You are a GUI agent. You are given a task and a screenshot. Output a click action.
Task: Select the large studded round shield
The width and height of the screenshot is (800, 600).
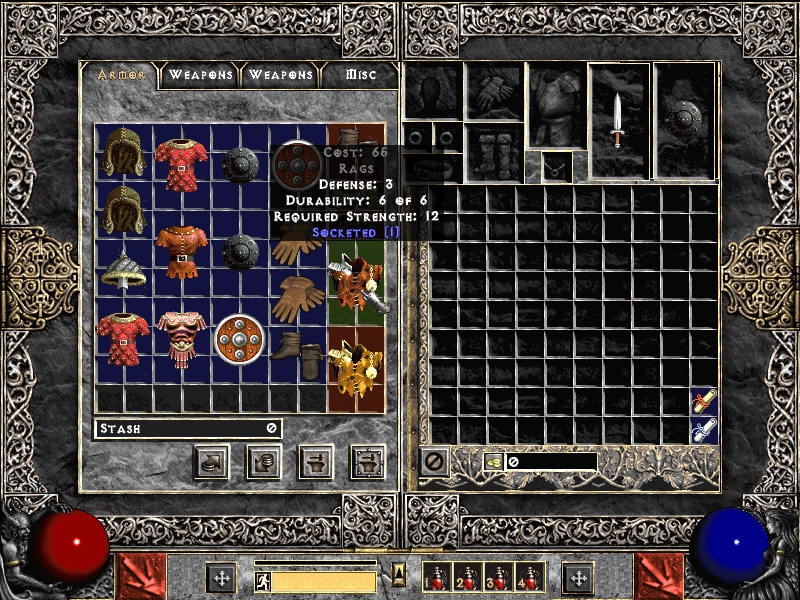[239, 338]
